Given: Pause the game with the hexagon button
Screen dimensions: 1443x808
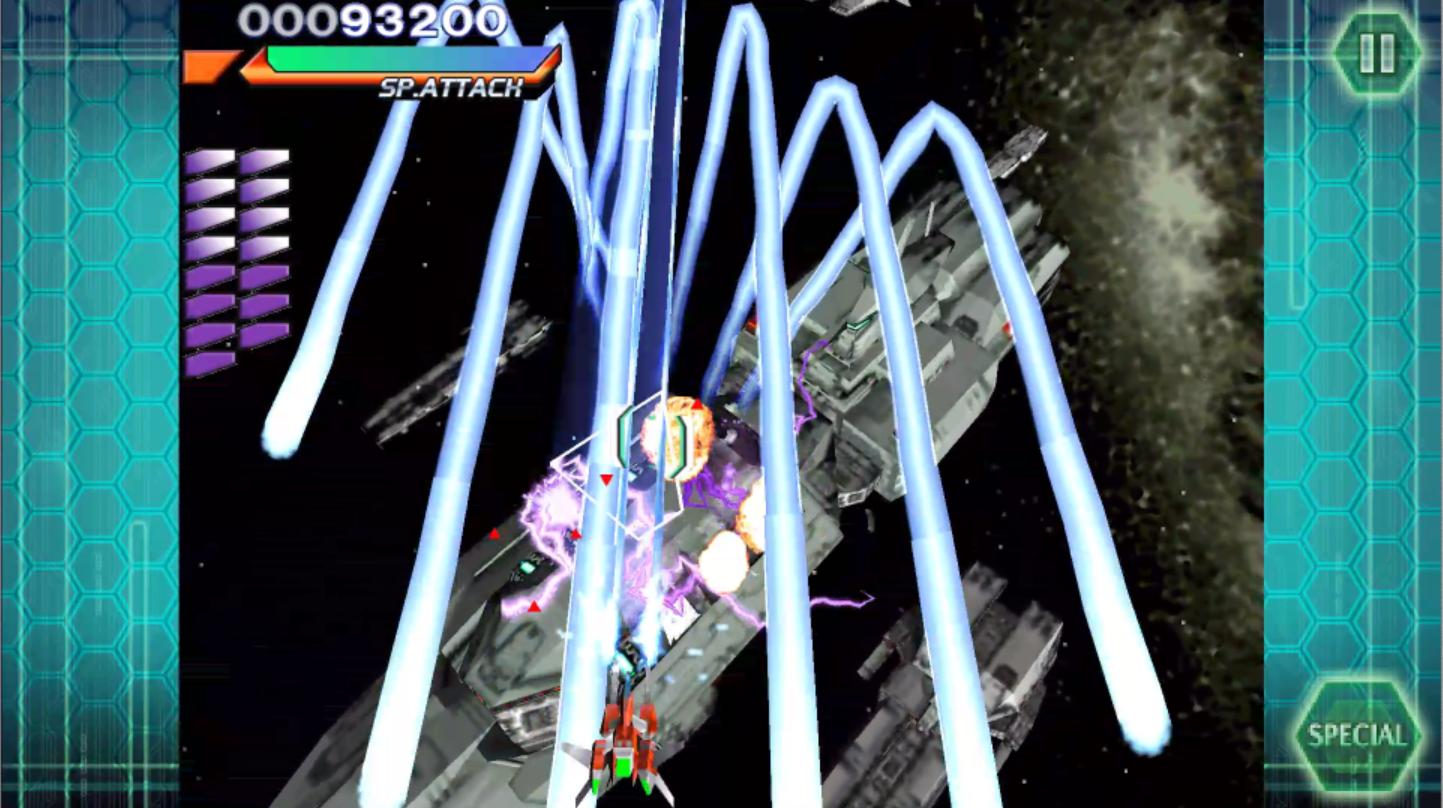Looking at the screenshot, I should pos(1376,53).
